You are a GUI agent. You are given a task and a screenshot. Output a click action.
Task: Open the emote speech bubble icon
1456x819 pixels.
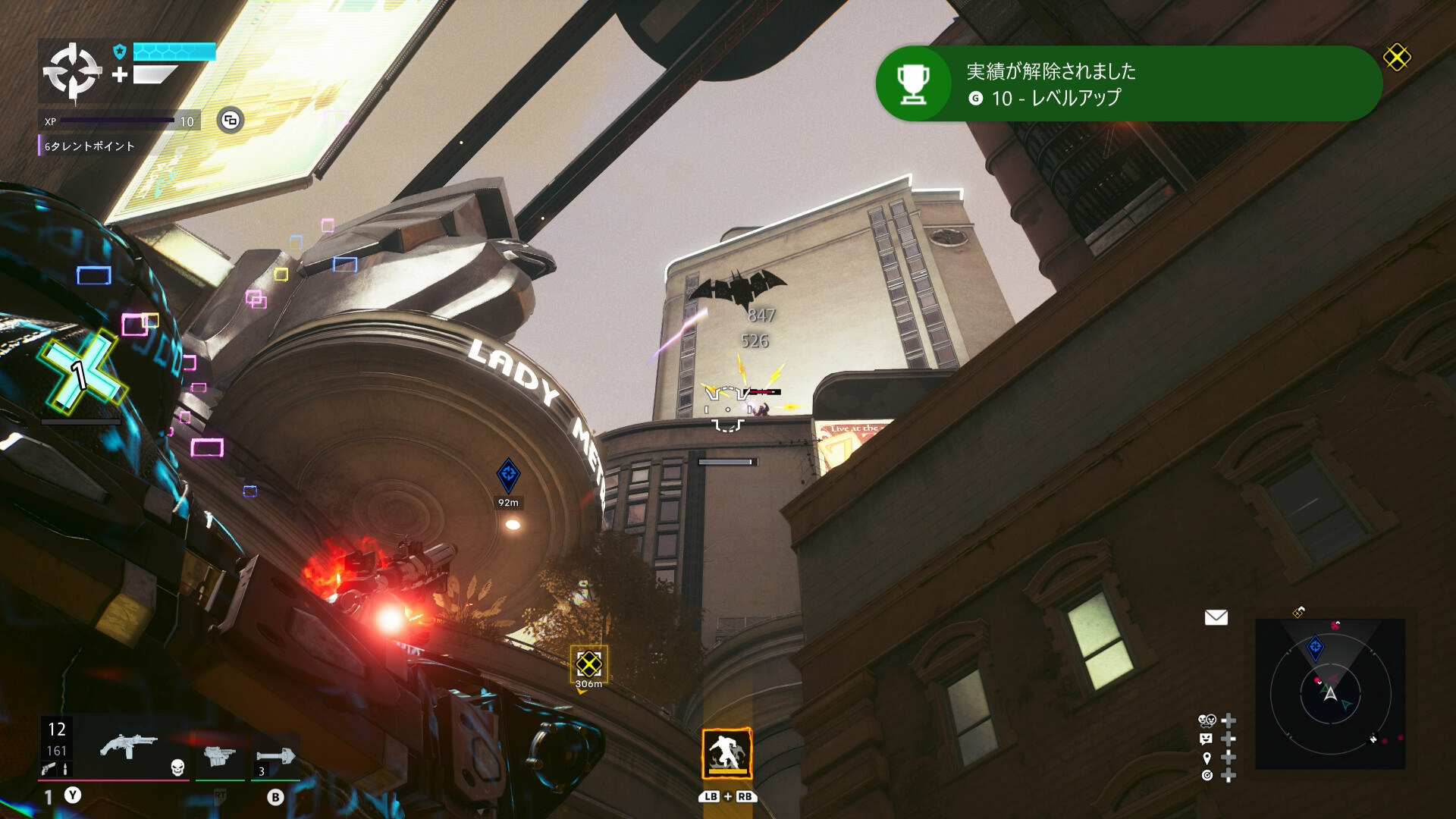pos(1207,739)
